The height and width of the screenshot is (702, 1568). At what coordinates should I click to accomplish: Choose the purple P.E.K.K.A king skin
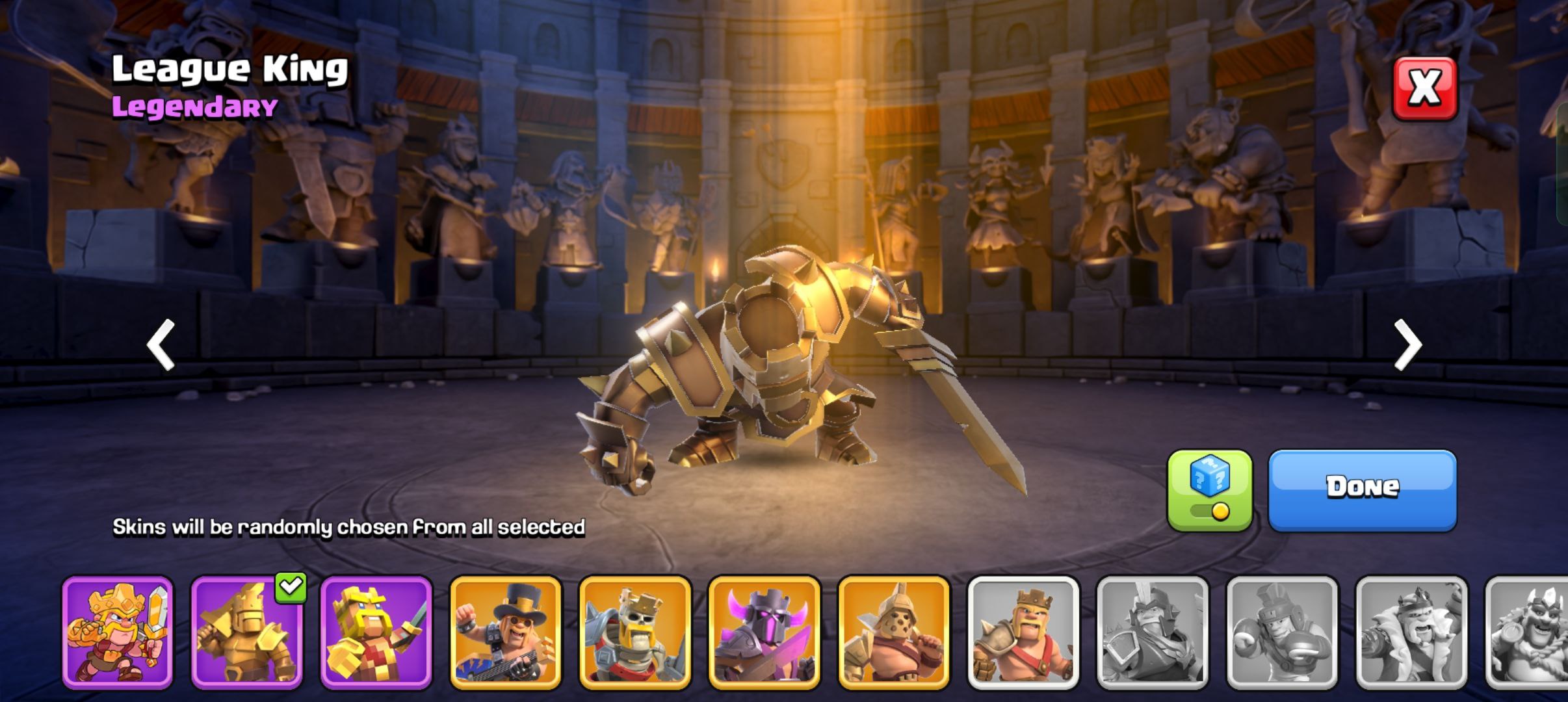[764, 632]
